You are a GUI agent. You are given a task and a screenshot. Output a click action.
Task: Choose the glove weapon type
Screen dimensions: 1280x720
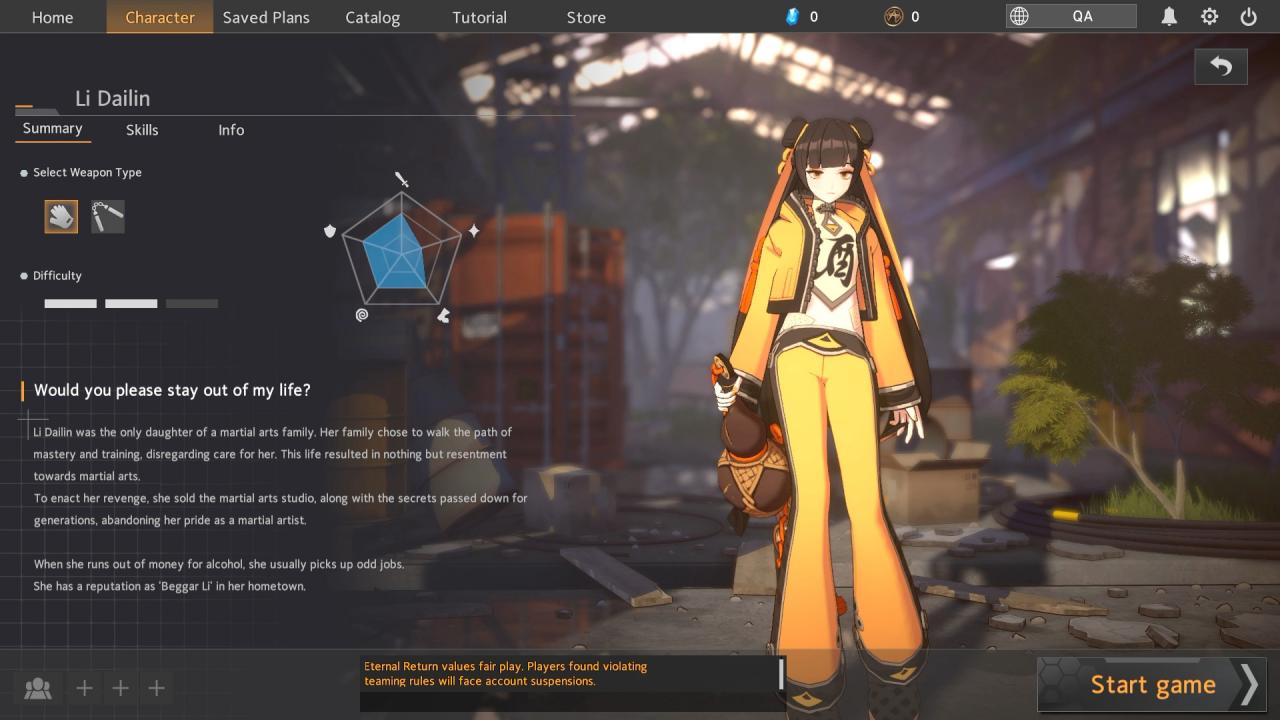click(61, 216)
